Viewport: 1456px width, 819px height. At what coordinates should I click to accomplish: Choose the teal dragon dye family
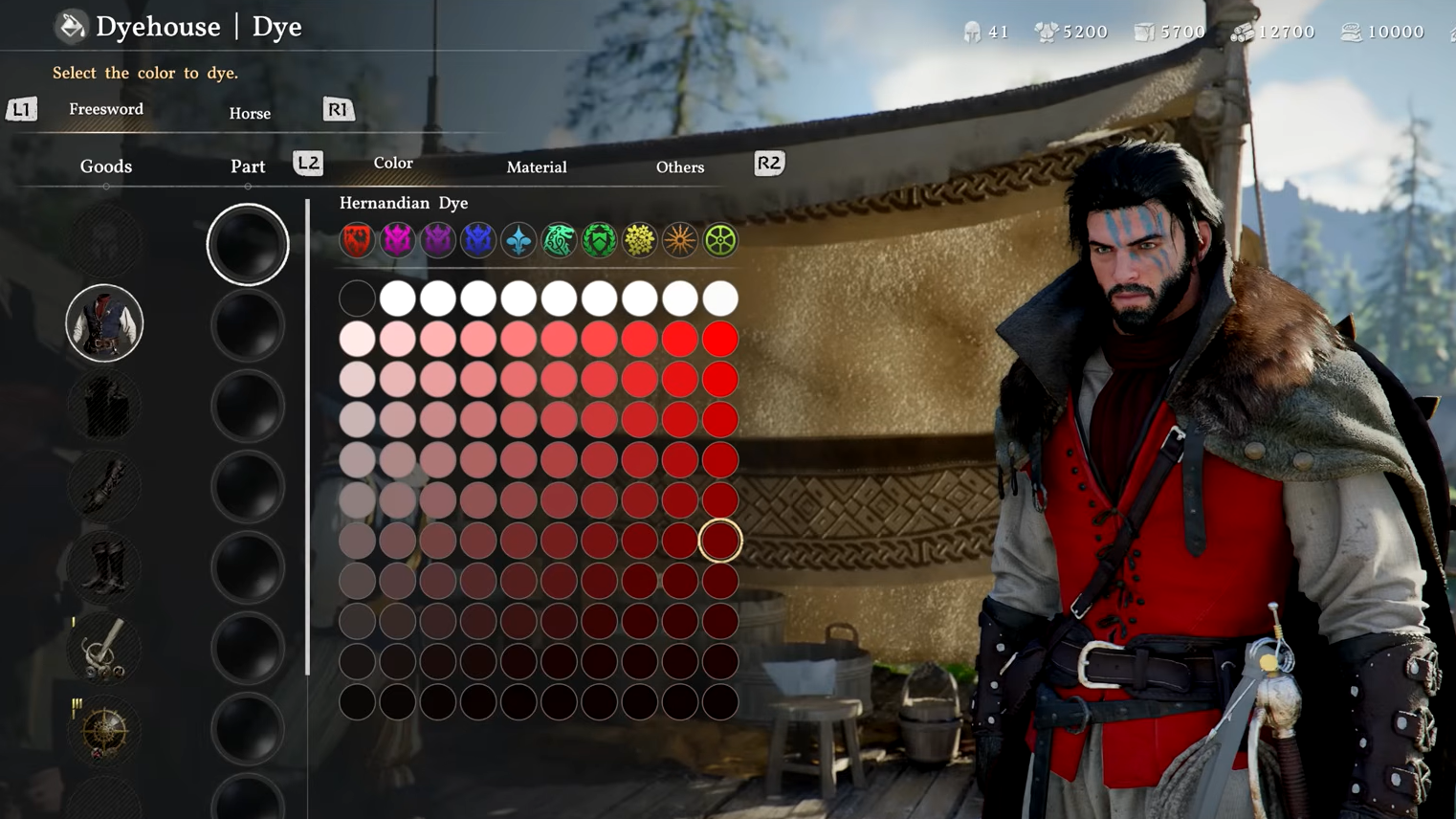[559, 240]
